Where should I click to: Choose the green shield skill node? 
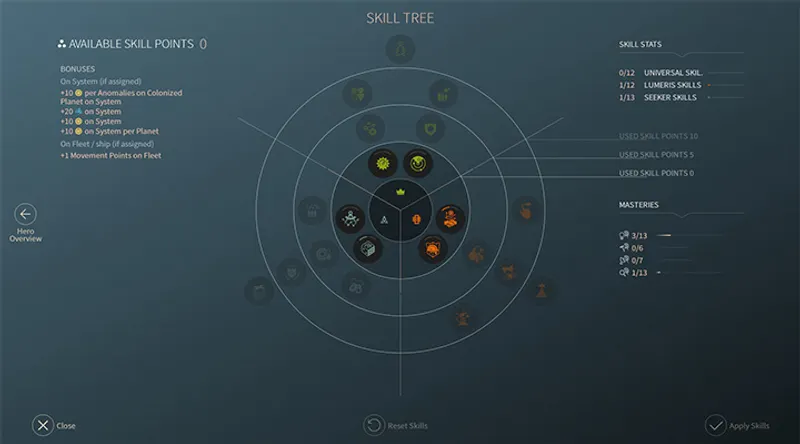pyautogui.click(x=431, y=129)
